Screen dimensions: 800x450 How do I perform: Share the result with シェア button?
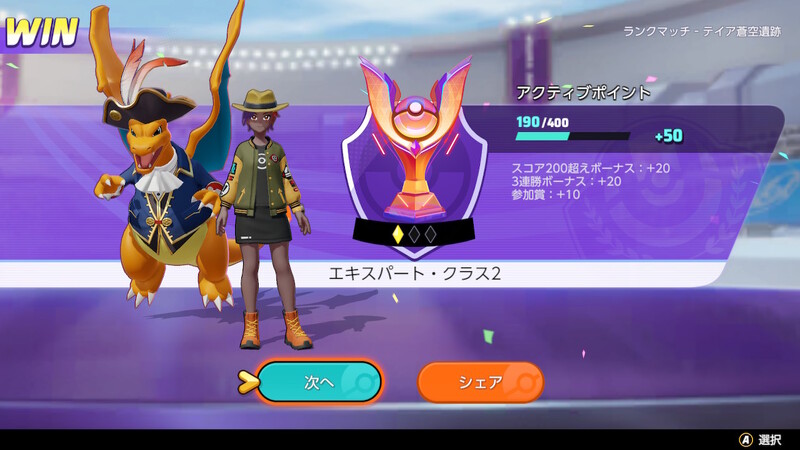[x=480, y=382]
